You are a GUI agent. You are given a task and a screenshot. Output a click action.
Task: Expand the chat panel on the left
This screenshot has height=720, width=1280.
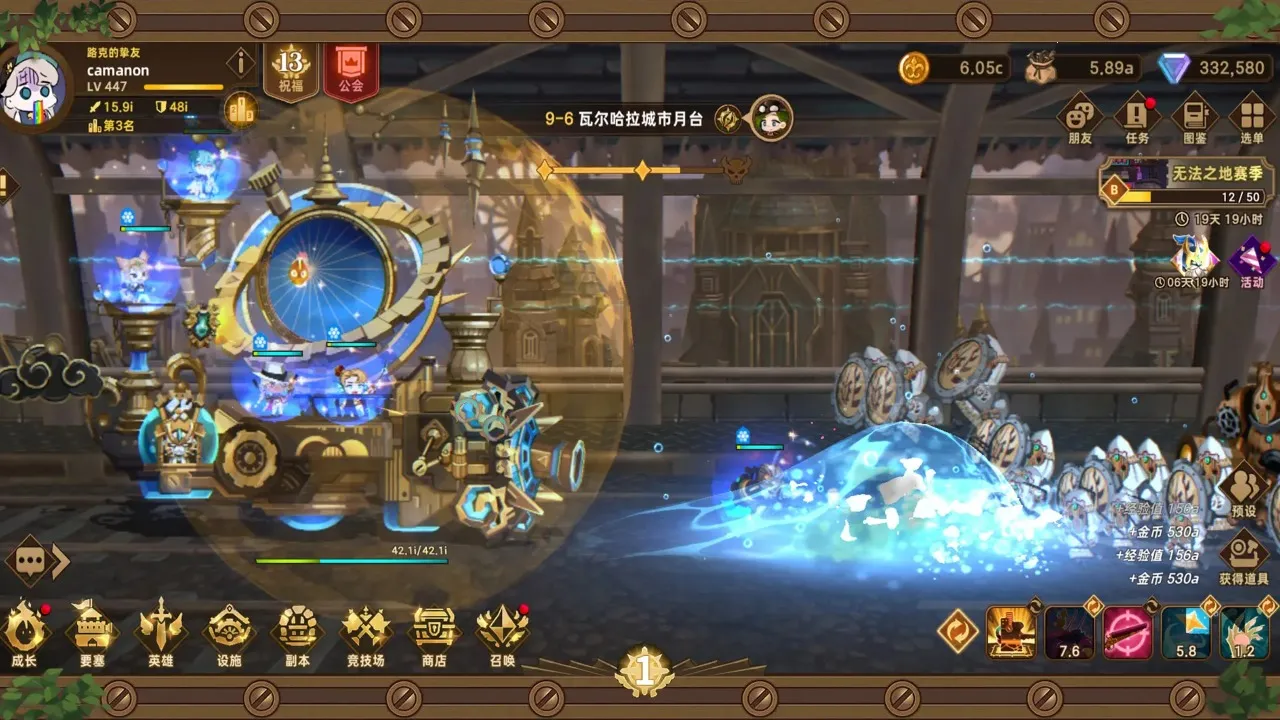coord(27,560)
